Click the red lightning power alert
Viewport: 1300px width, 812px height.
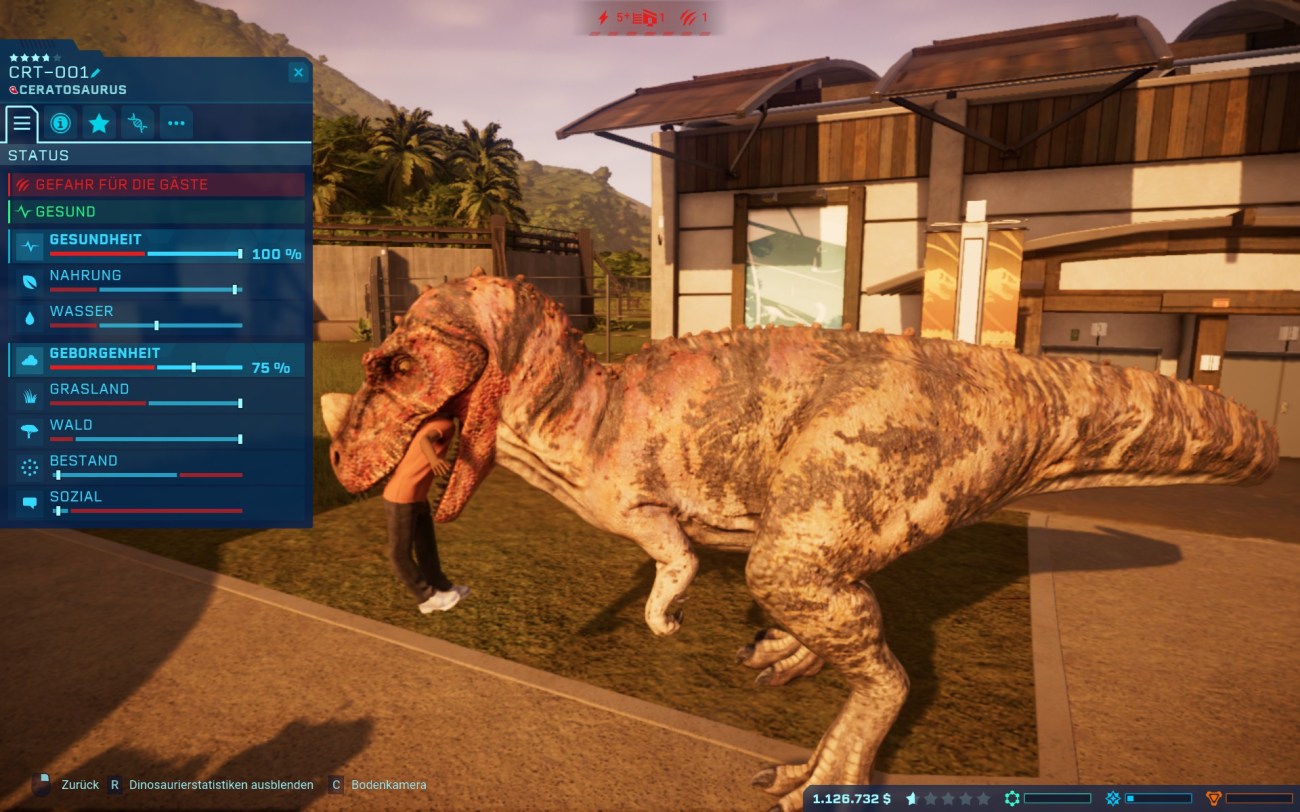603,18
